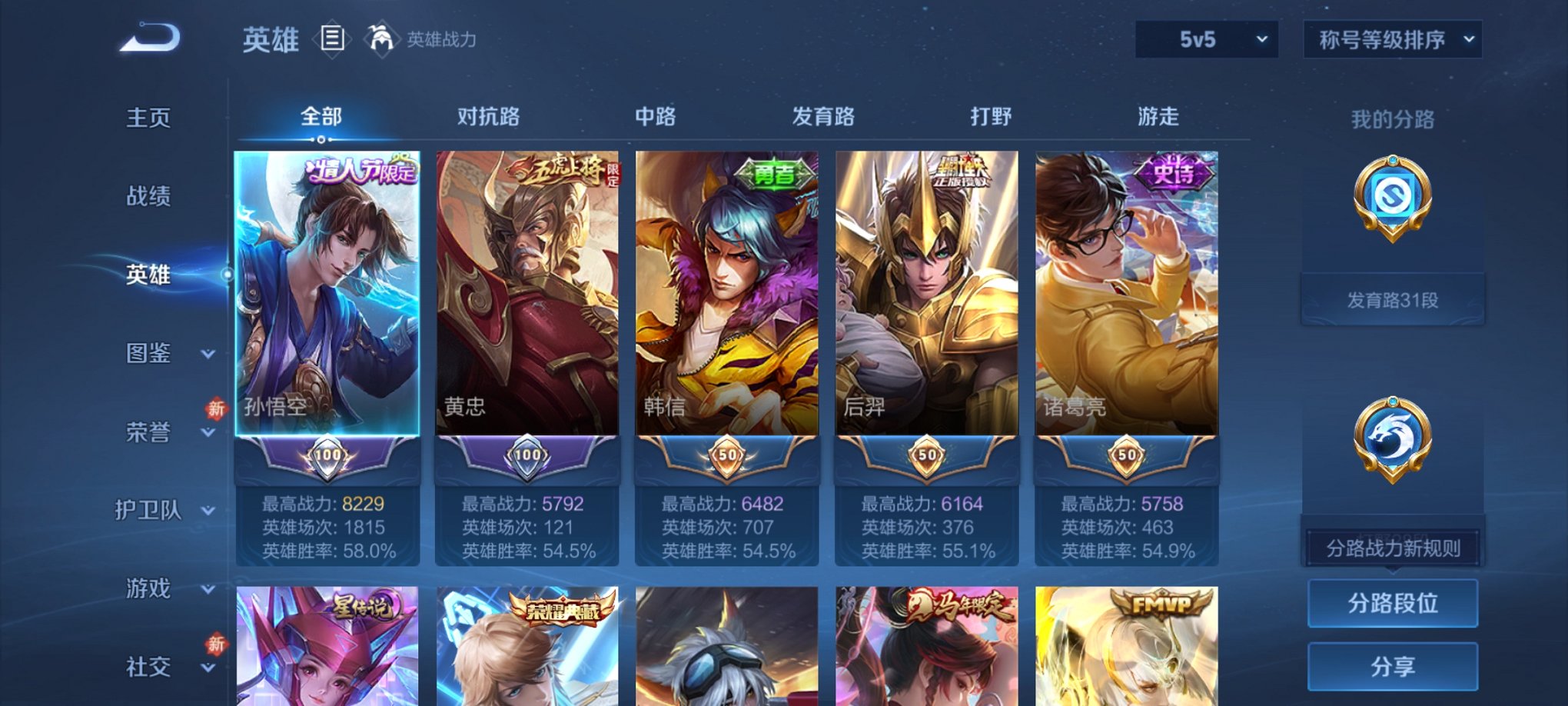The image size is (1568, 706).
Task: Click the 分享 button
Action: pyautogui.click(x=1392, y=668)
